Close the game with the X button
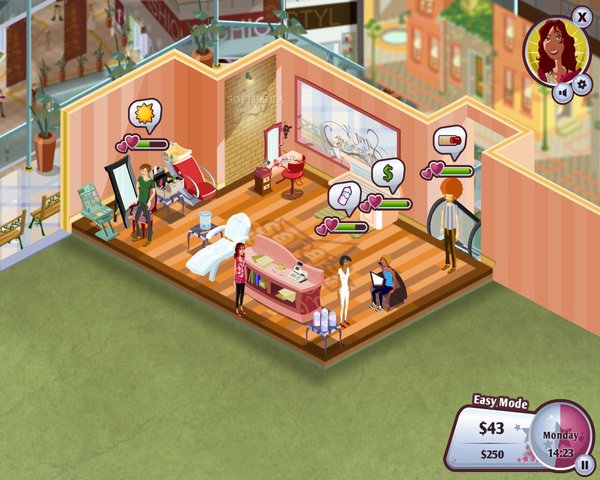Screen dimensions: 600x480 click(x=582, y=16)
